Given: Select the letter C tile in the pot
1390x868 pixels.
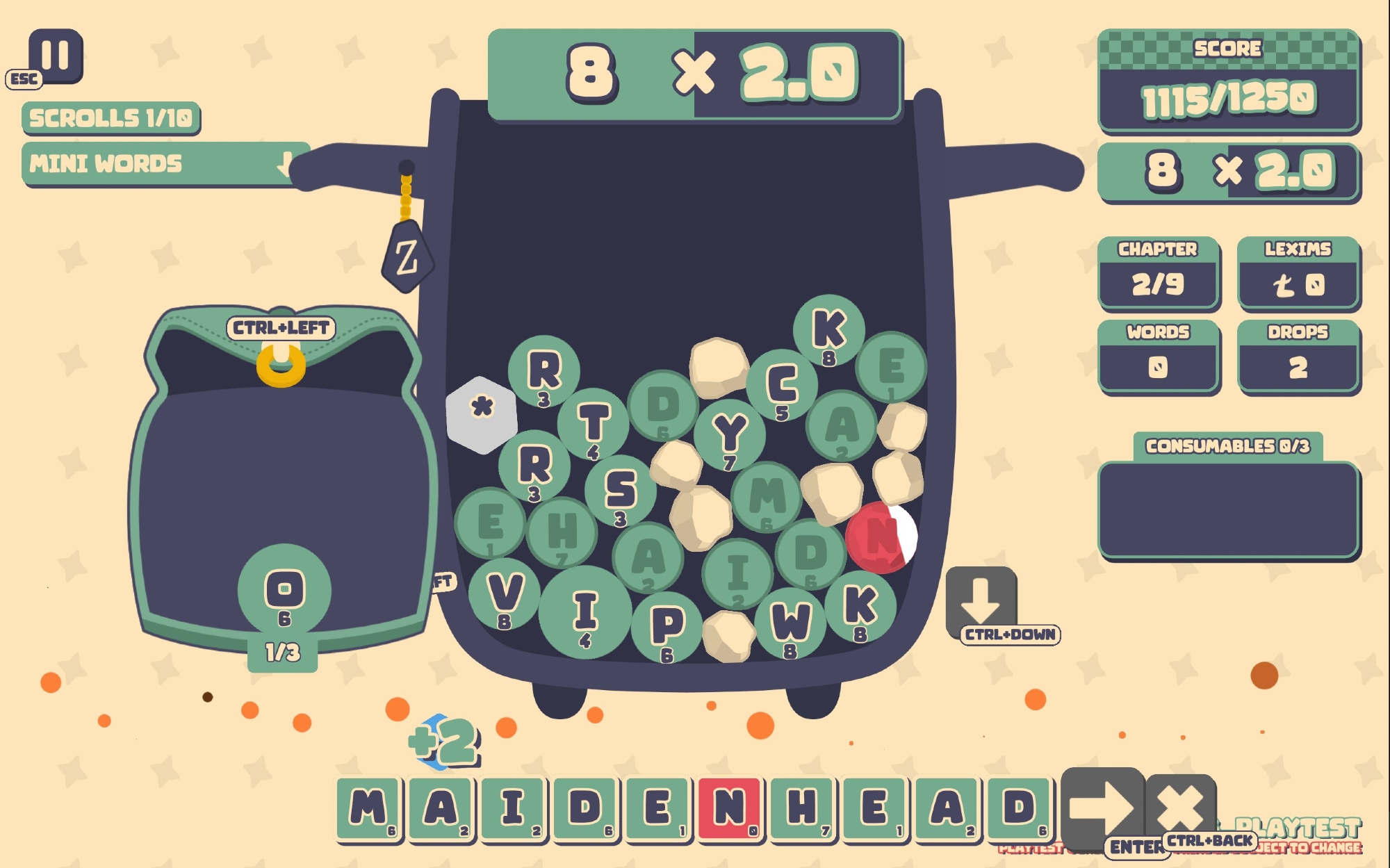Looking at the screenshot, I should click(x=782, y=386).
